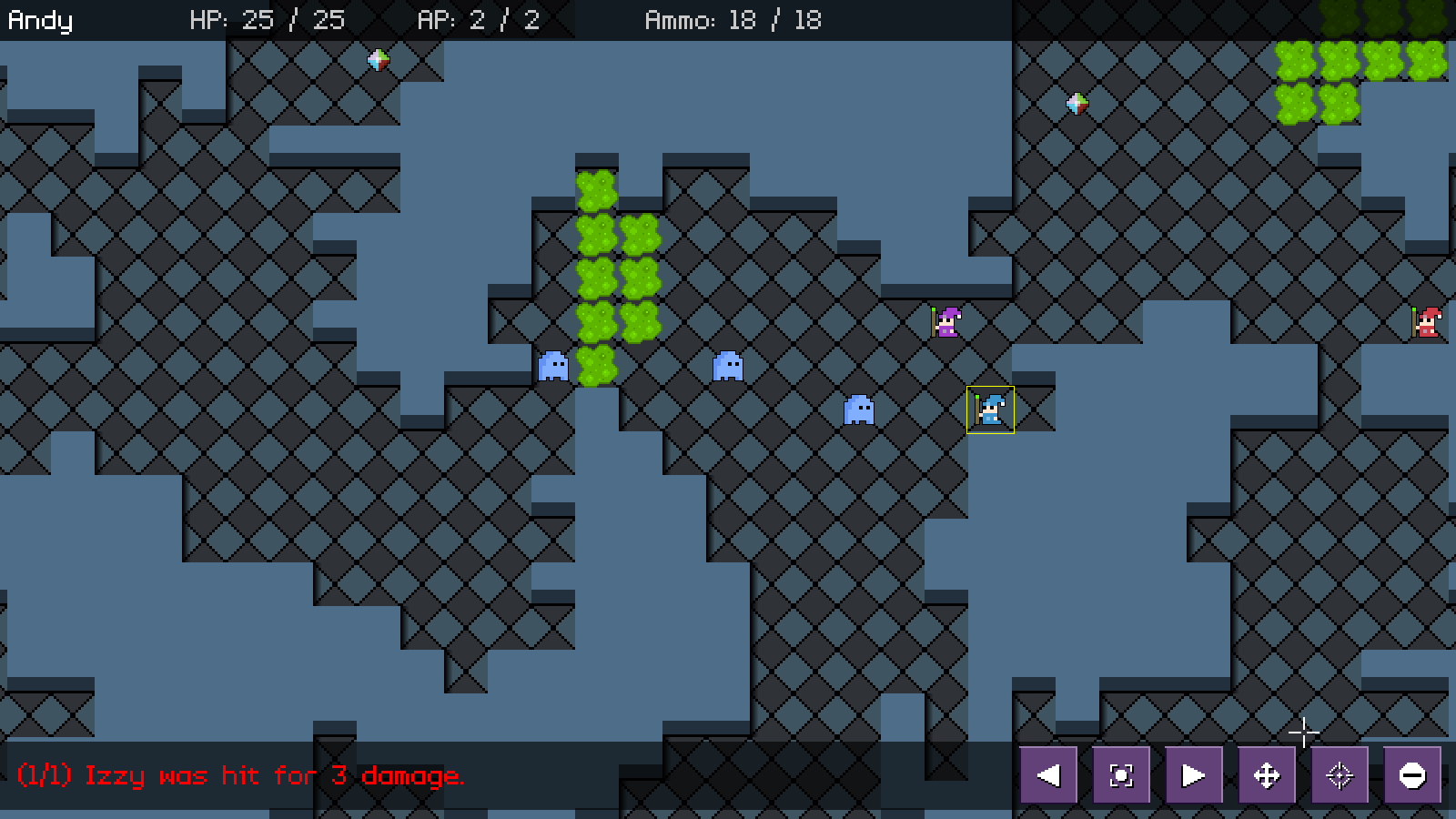Click the right arrow next-unit button

tap(1193, 775)
